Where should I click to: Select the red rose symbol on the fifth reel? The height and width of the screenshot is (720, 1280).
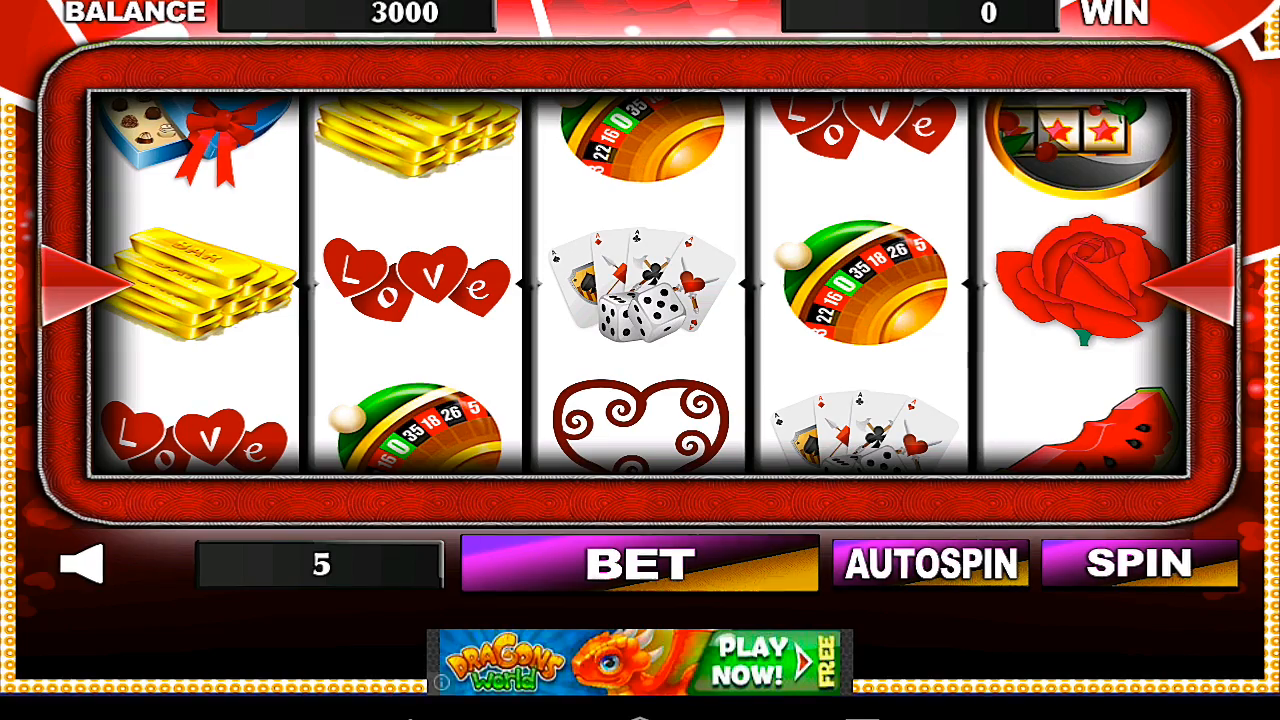(1075, 283)
